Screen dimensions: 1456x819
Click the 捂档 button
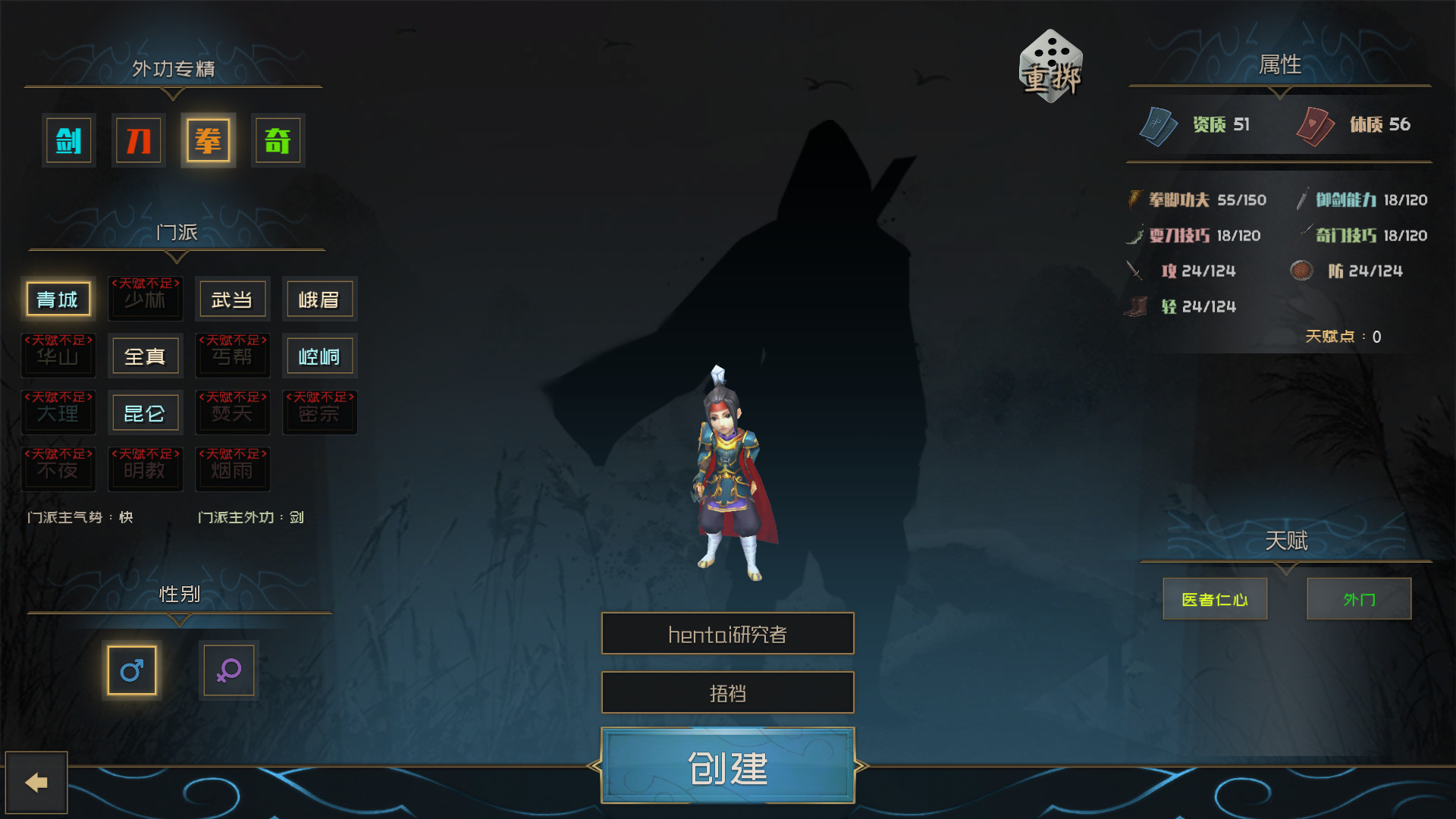[x=727, y=692]
